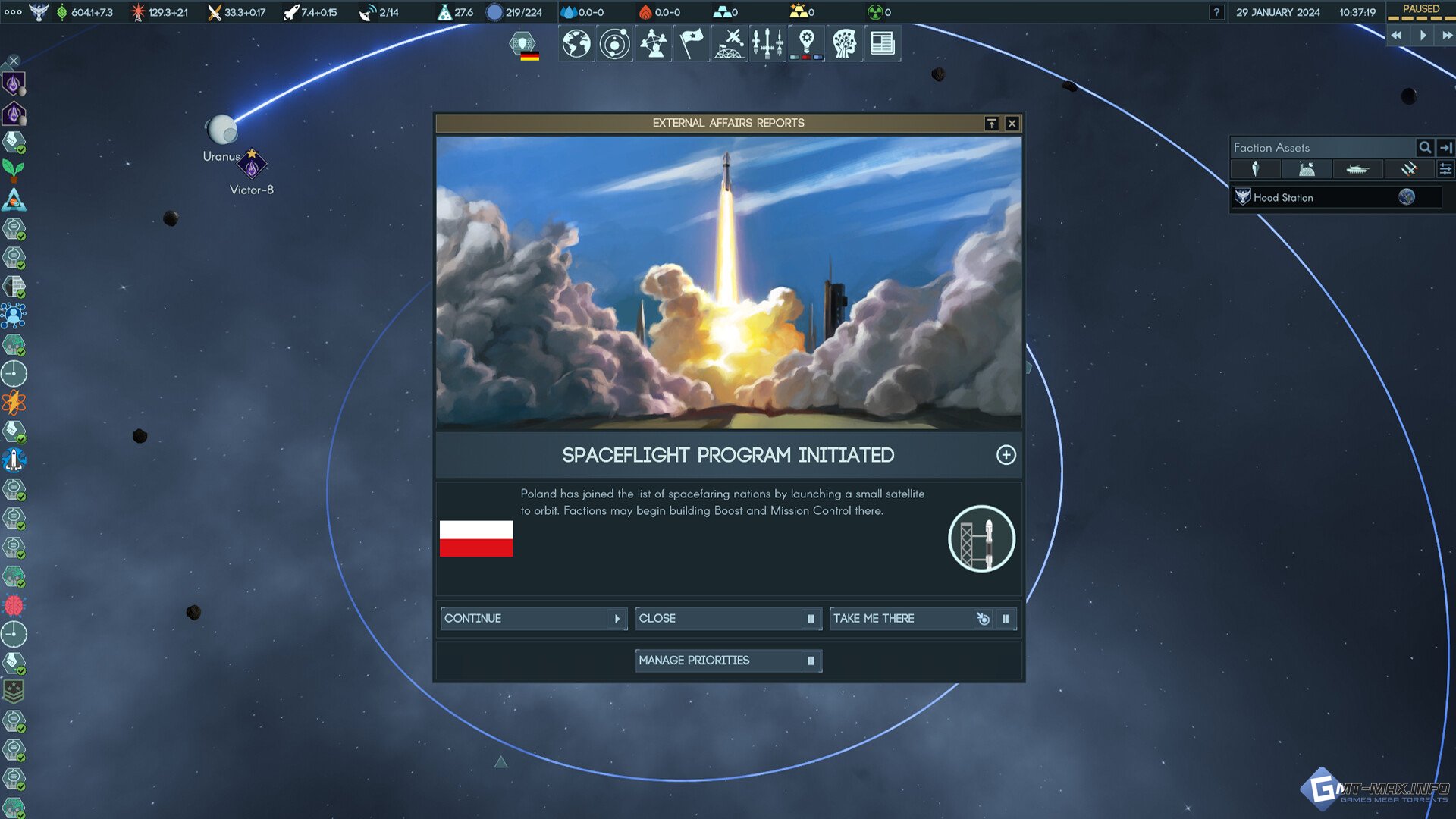Open the space habitats dome screen
Viewport: 1456px width, 819px height.
coord(730,43)
